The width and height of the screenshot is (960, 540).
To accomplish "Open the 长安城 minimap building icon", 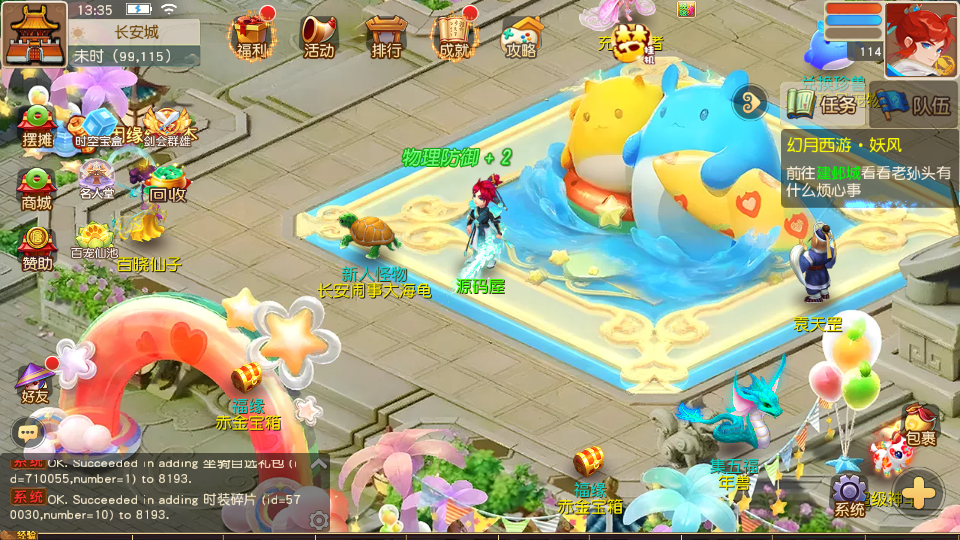I will click(x=34, y=33).
